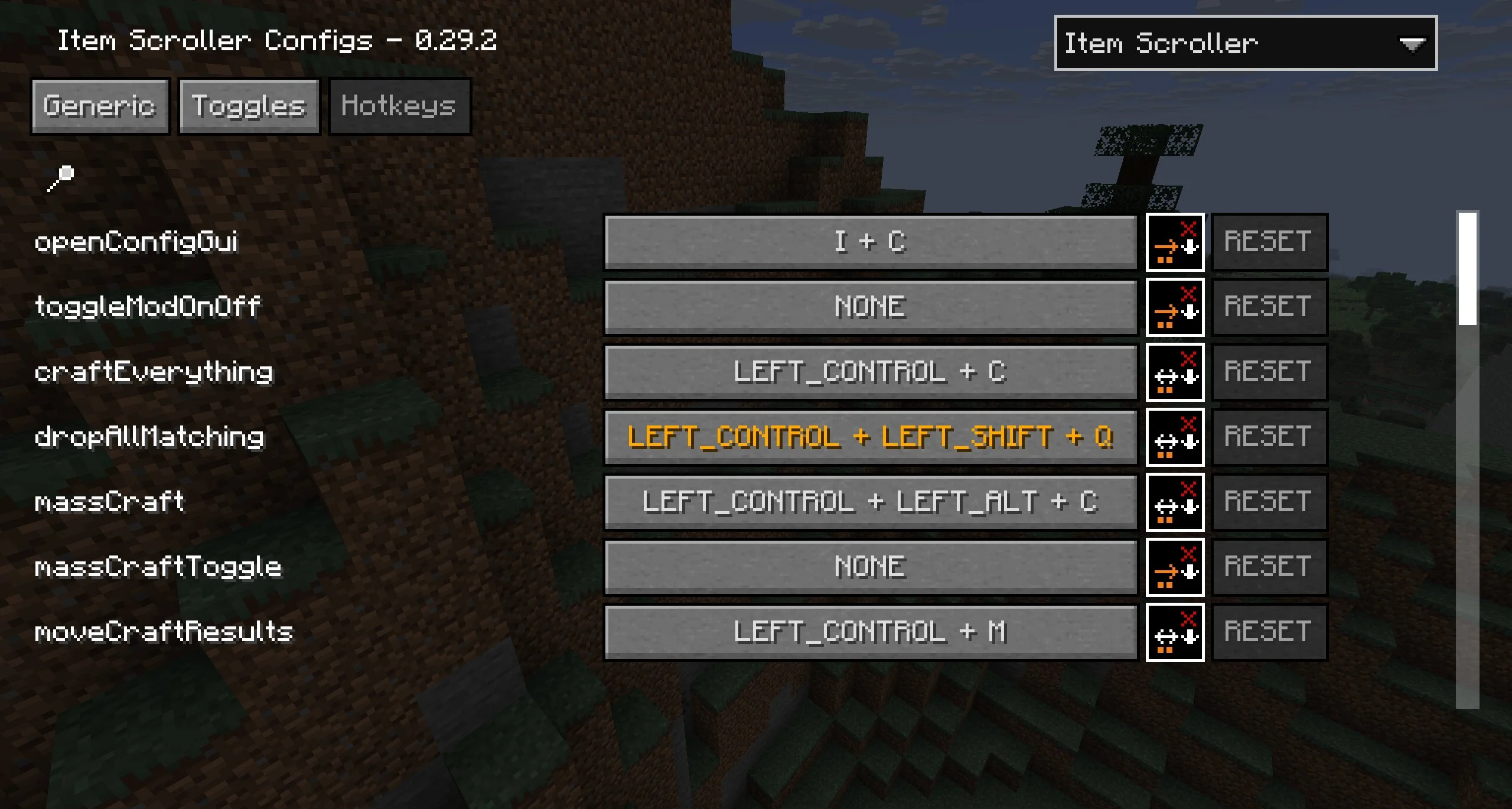Open the Toggles tab
Viewport: 1512px width, 809px height.
[x=249, y=106]
